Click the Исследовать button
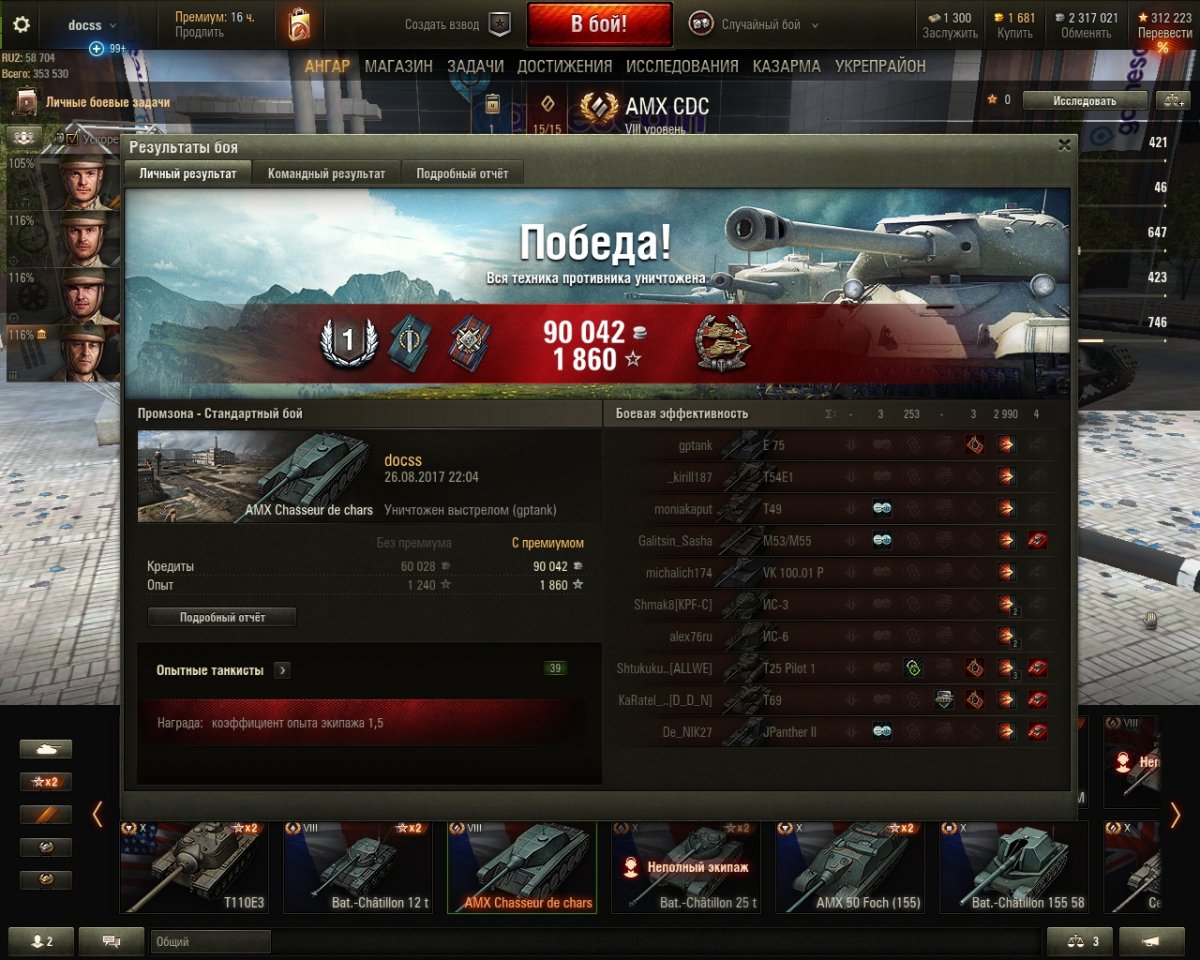The width and height of the screenshot is (1200, 960). 1085,100
